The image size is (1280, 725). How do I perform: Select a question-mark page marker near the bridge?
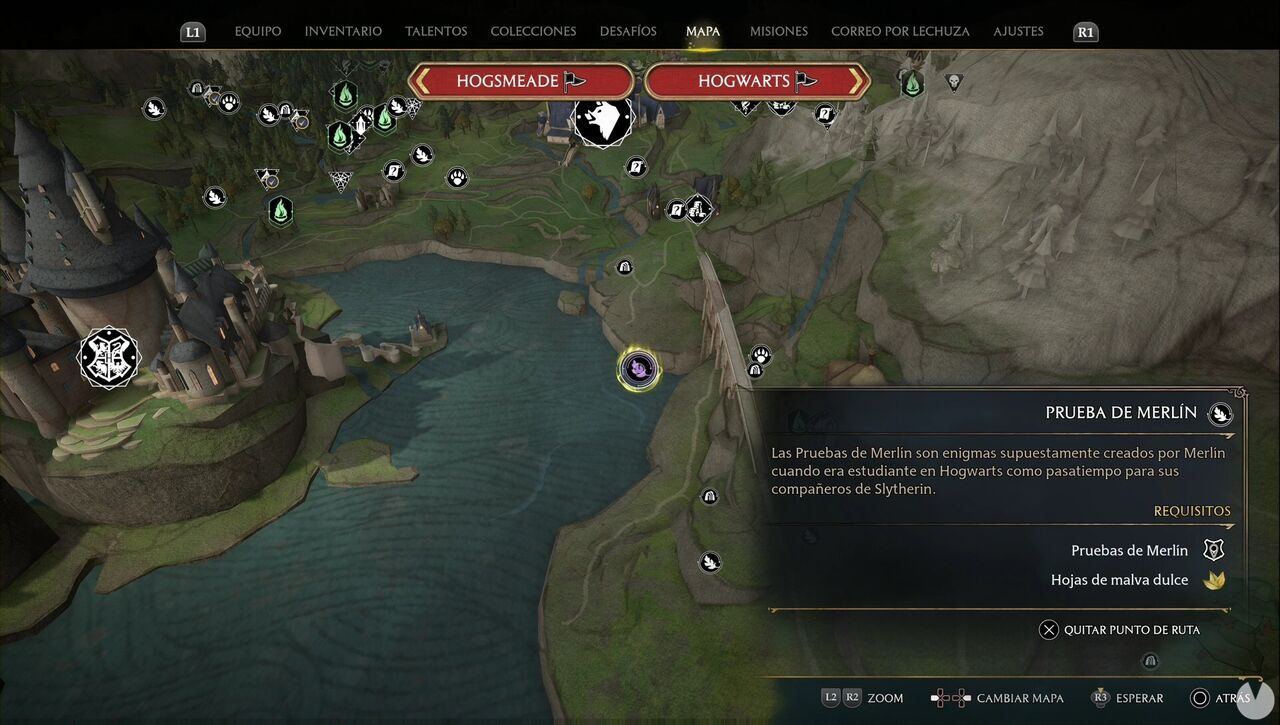pos(677,209)
